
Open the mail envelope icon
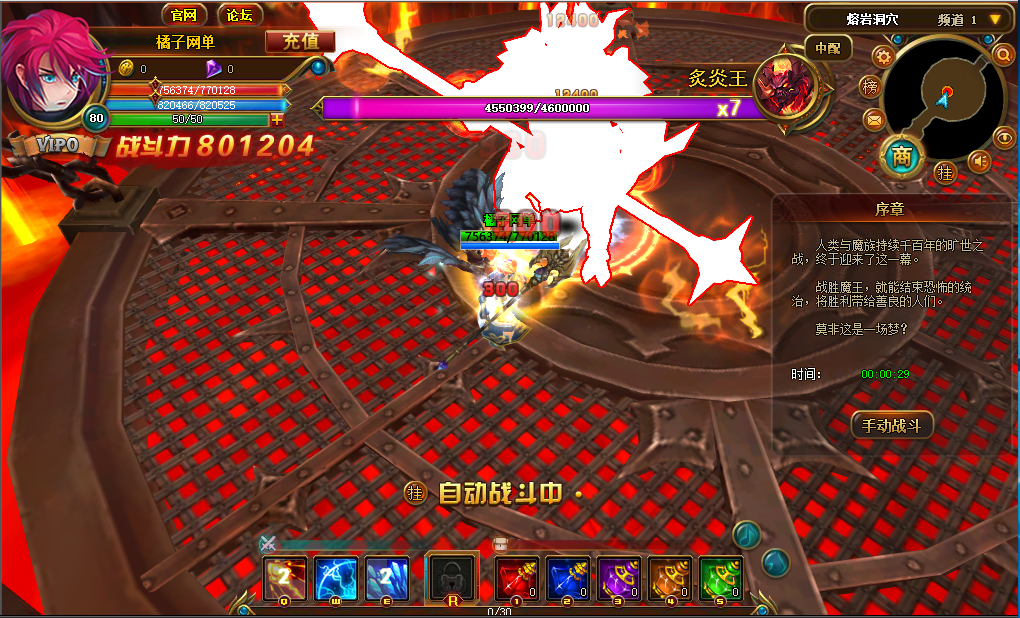point(874,120)
